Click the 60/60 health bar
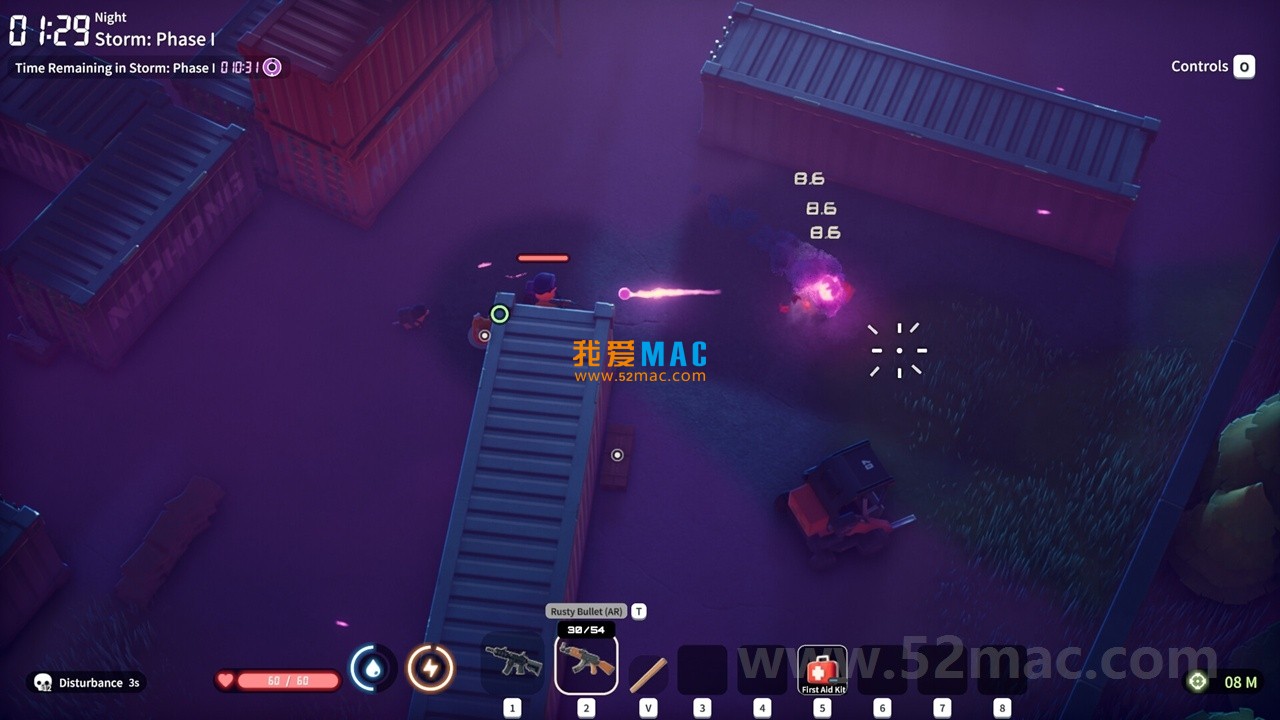The image size is (1280, 720). 289,680
